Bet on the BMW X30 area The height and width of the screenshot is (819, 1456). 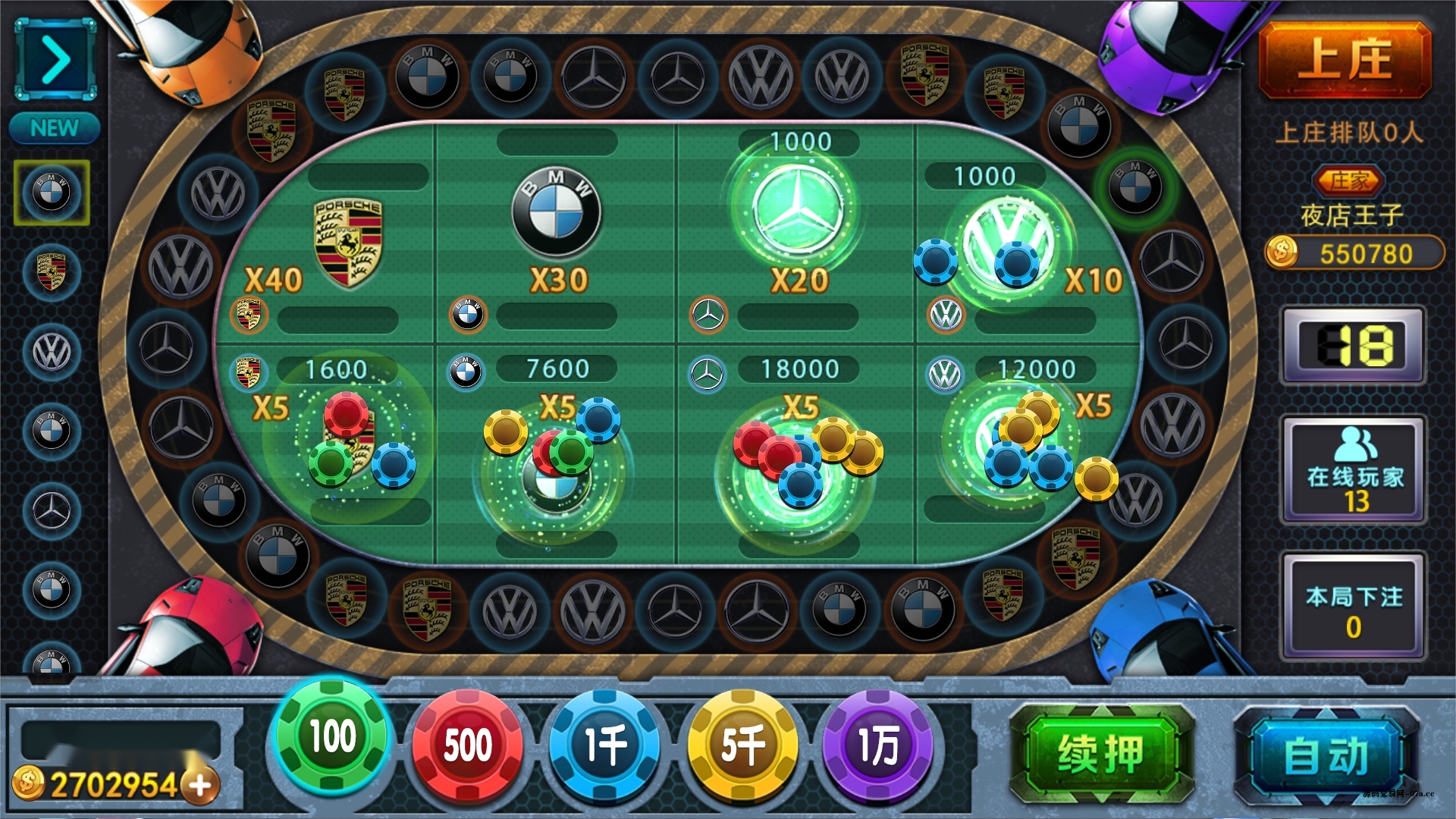coord(556,235)
